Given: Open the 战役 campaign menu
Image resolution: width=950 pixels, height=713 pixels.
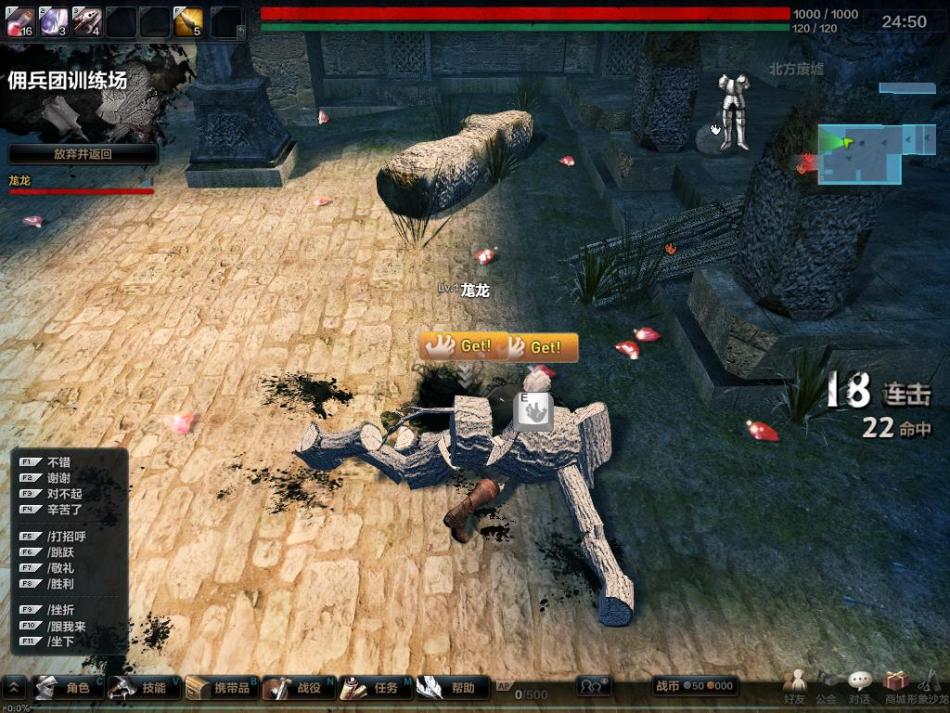Looking at the screenshot, I should point(298,688).
